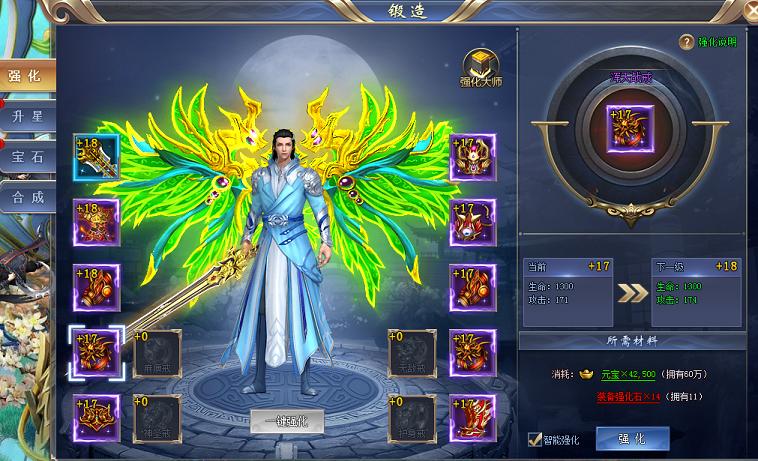Go to the 合成 tab
Image resolution: width=758 pixels, height=461 pixels.
[26, 197]
